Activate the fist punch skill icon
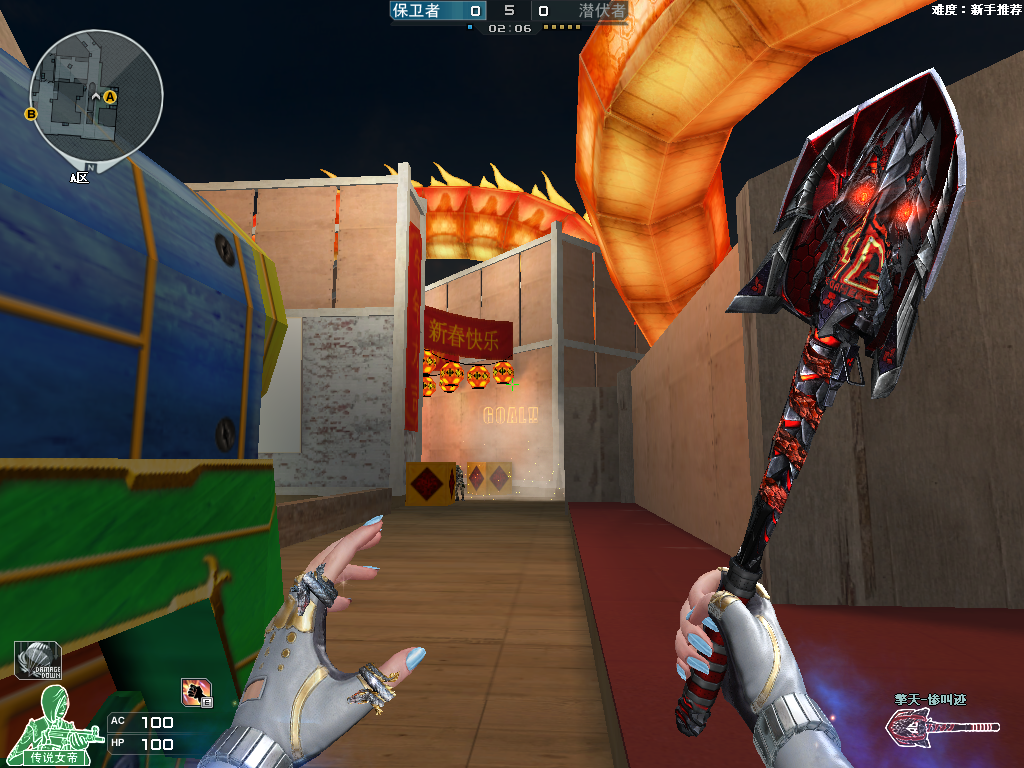This screenshot has width=1024, height=768. (x=195, y=690)
